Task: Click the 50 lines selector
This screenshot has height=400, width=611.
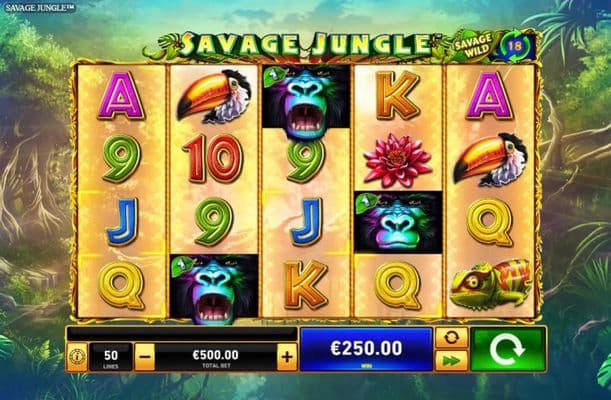Action: (110, 357)
